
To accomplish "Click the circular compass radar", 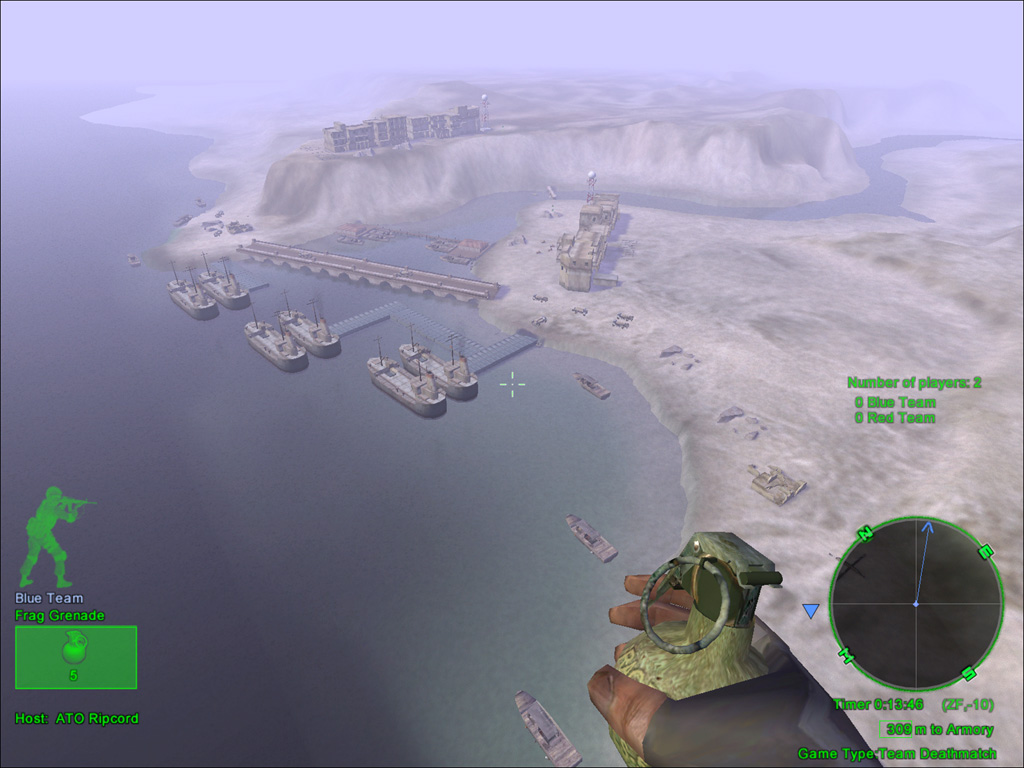I will (915, 603).
